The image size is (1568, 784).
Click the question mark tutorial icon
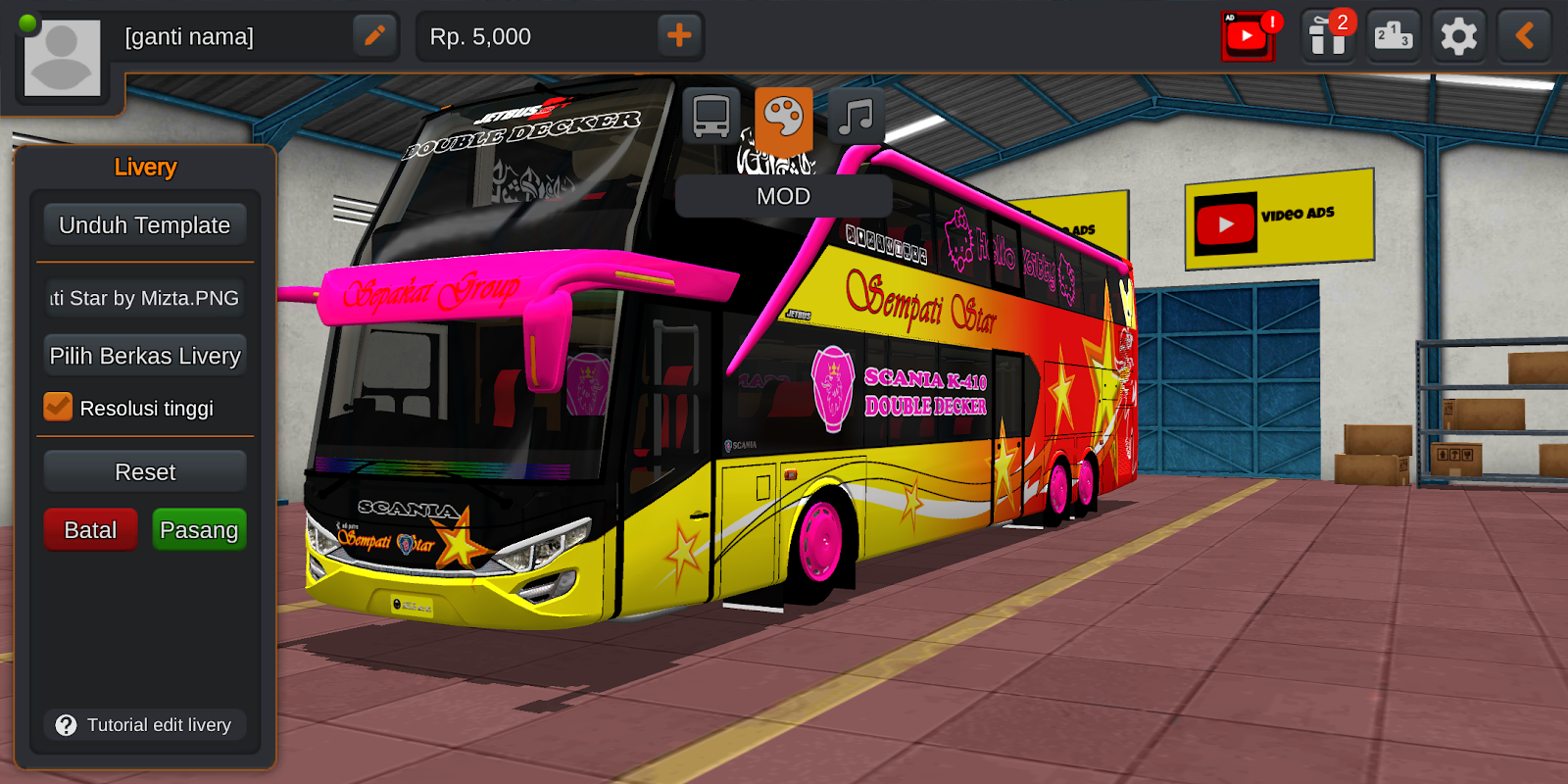coord(65,725)
